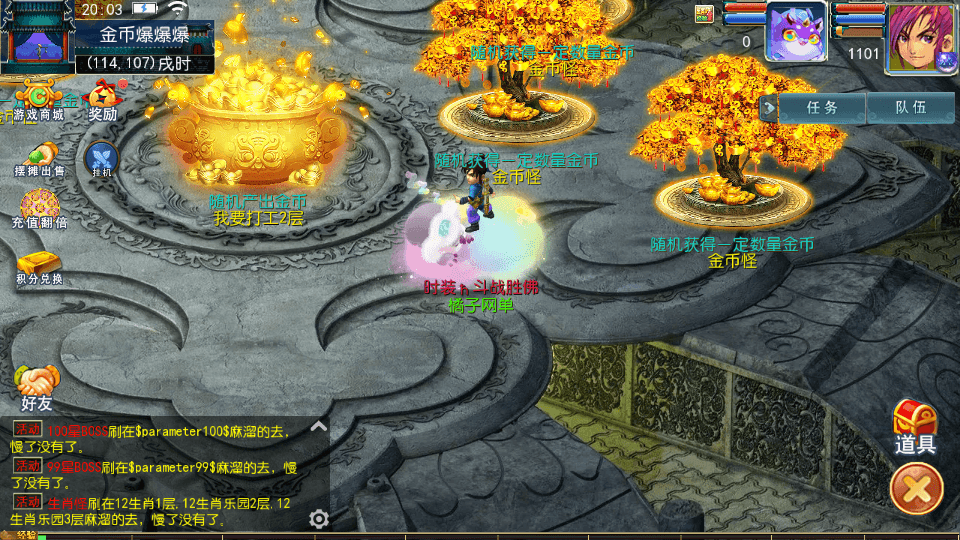
Task: Open the 奖励 rewards icon
Action: [103, 100]
